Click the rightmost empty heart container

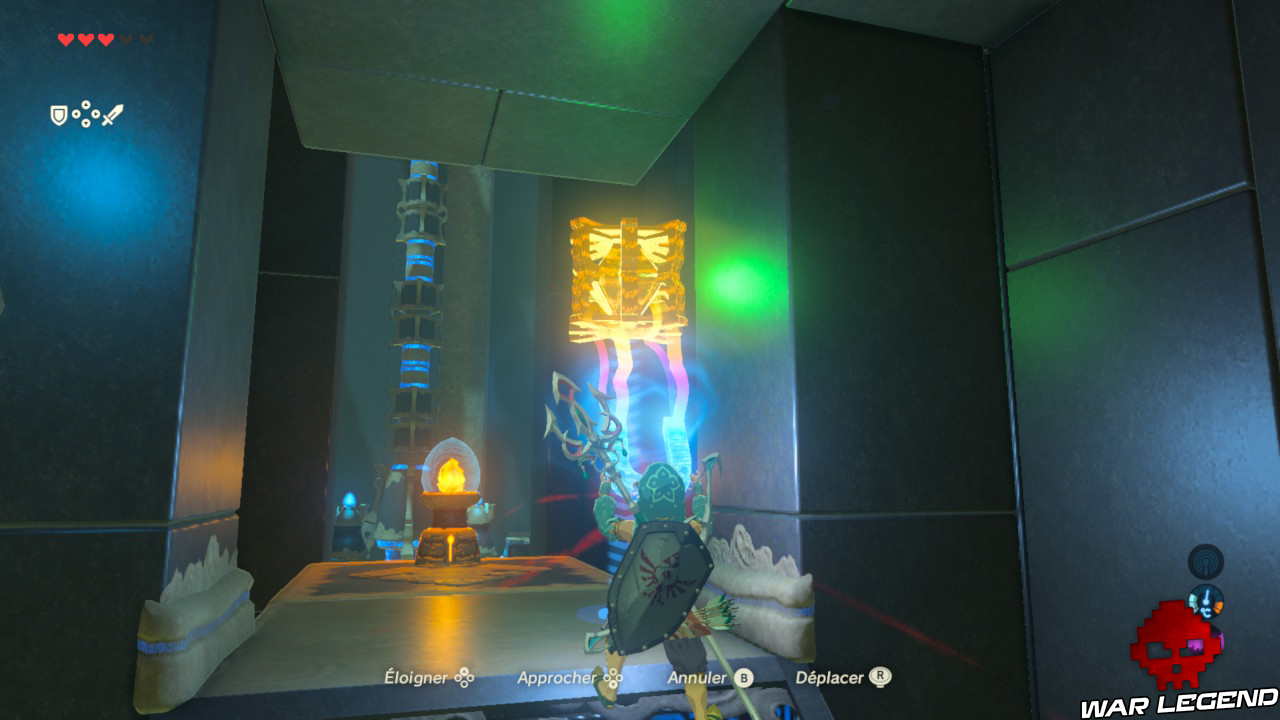(147, 40)
